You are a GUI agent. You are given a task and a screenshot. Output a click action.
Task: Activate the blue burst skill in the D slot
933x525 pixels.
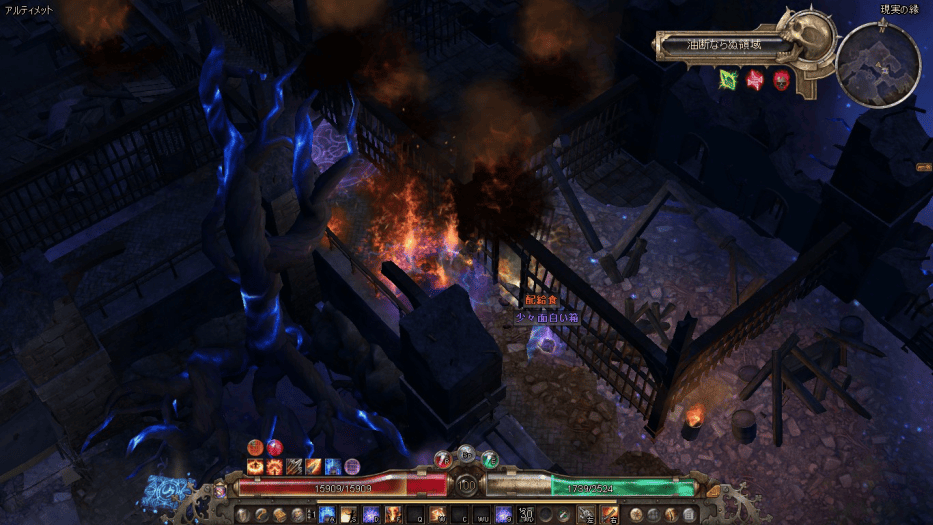(x=369, y=514)
